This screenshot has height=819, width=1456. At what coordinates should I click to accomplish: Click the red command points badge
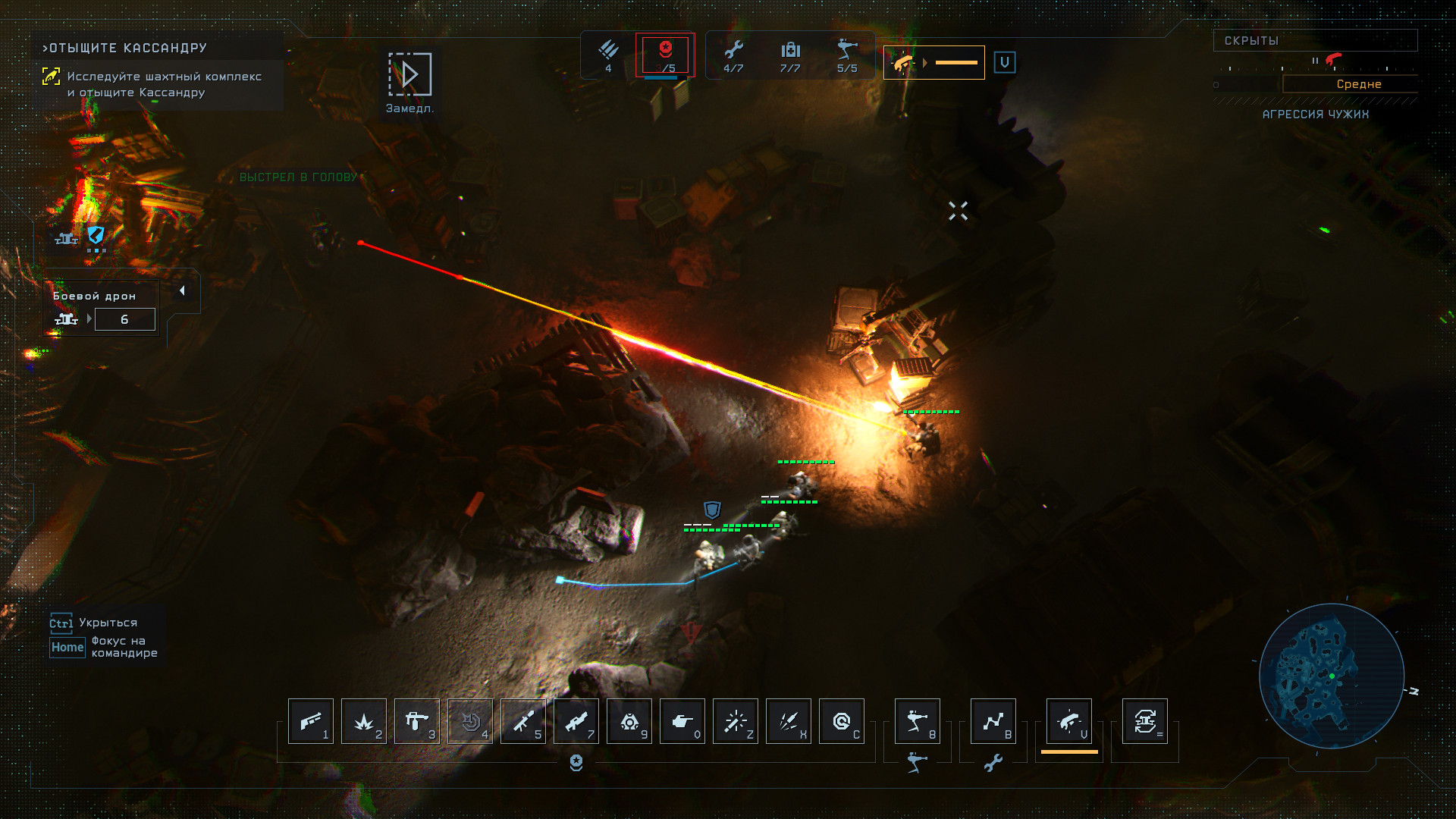(x=665, y=55)
